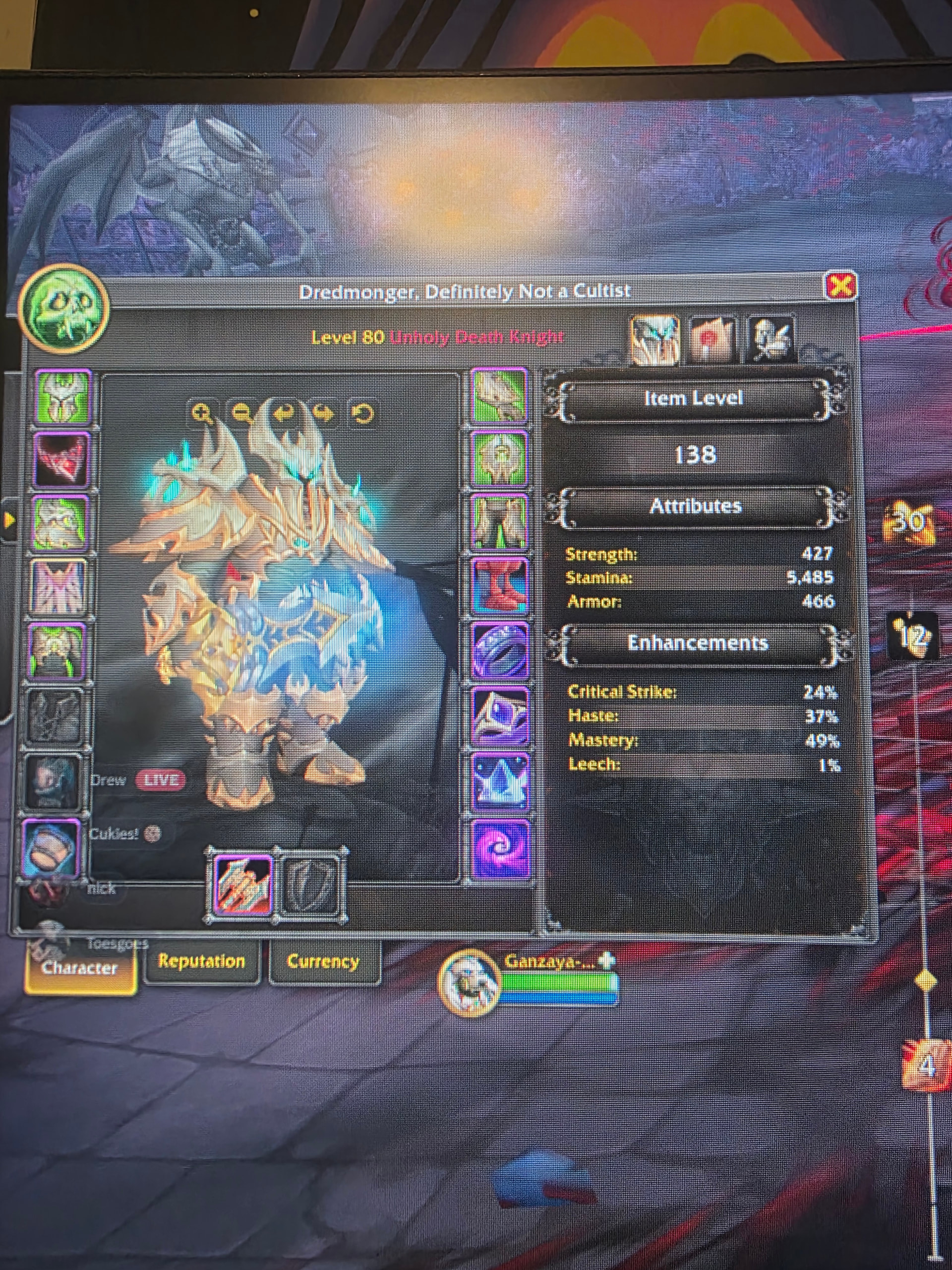Screen dimensions: 952x1270
Task: Select the legs armor slot
Action: tap(499, 522)
